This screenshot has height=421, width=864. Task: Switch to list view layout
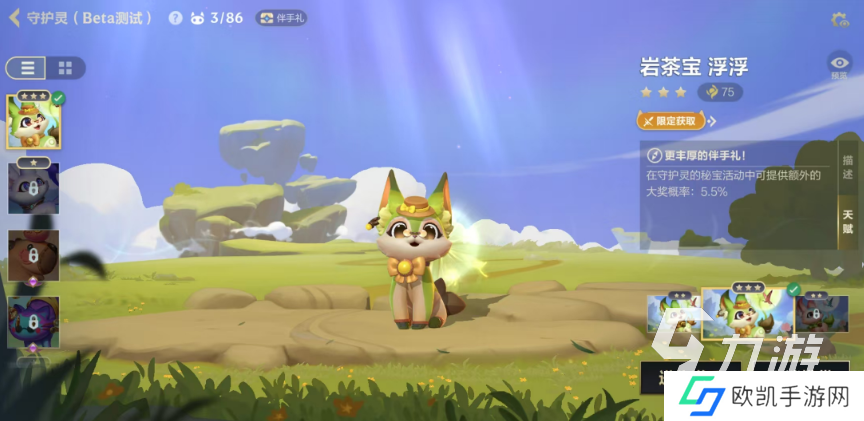pos(26,68)
